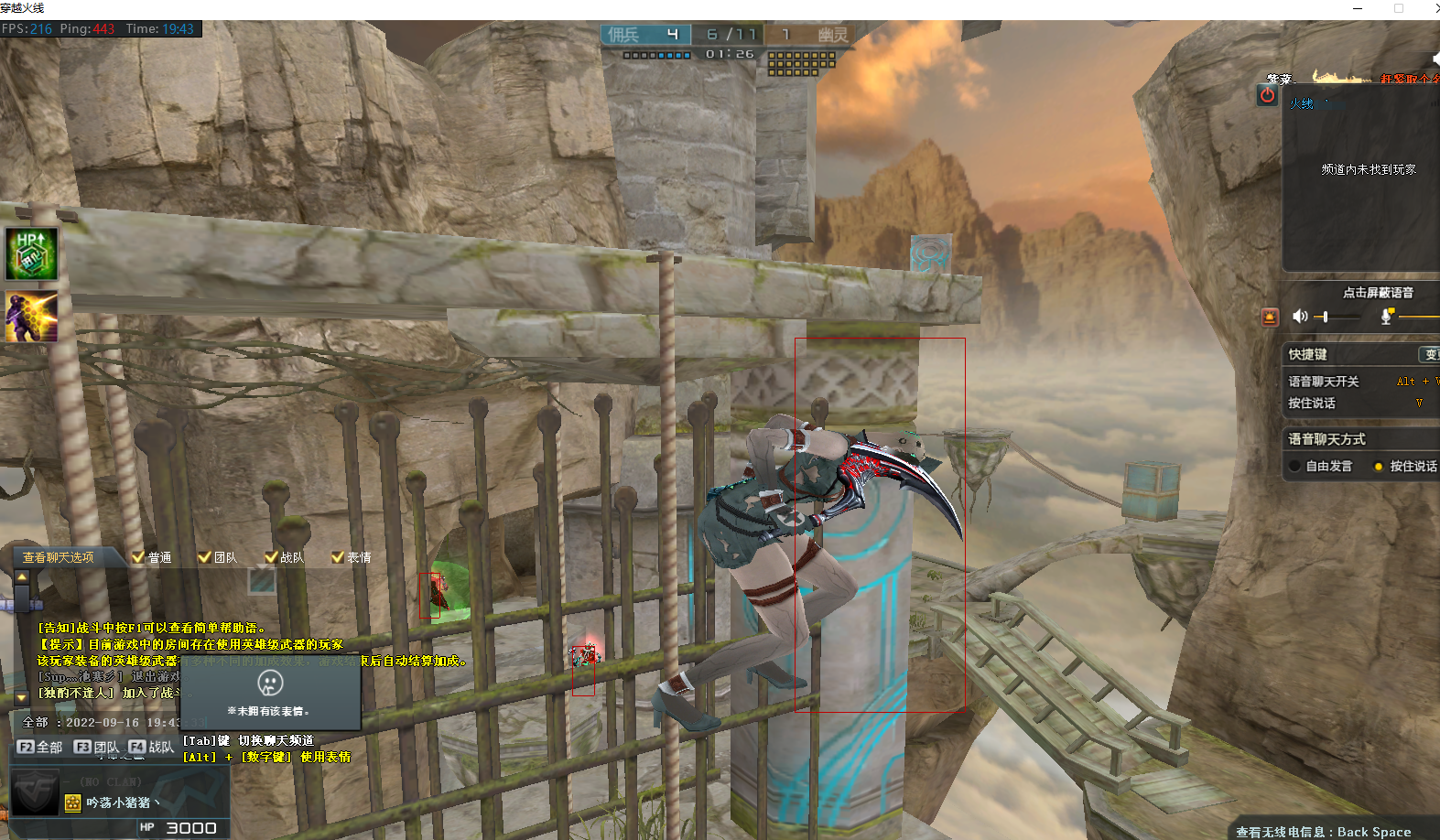
Task: Select 自由发言 voice chat mode
Action: 1294,466
